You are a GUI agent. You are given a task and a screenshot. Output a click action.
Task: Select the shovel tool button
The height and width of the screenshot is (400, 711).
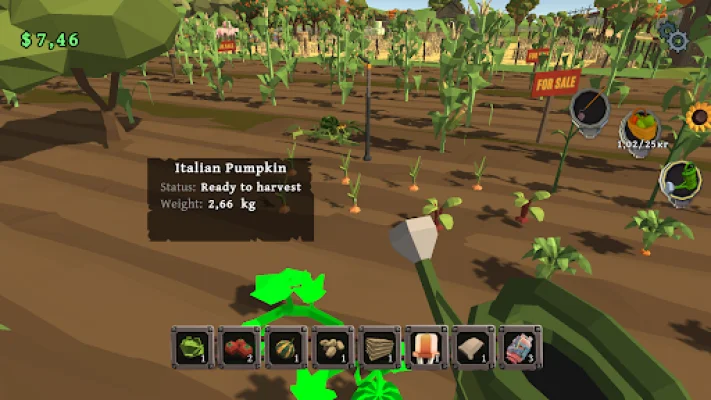click(x=590, y=109)
